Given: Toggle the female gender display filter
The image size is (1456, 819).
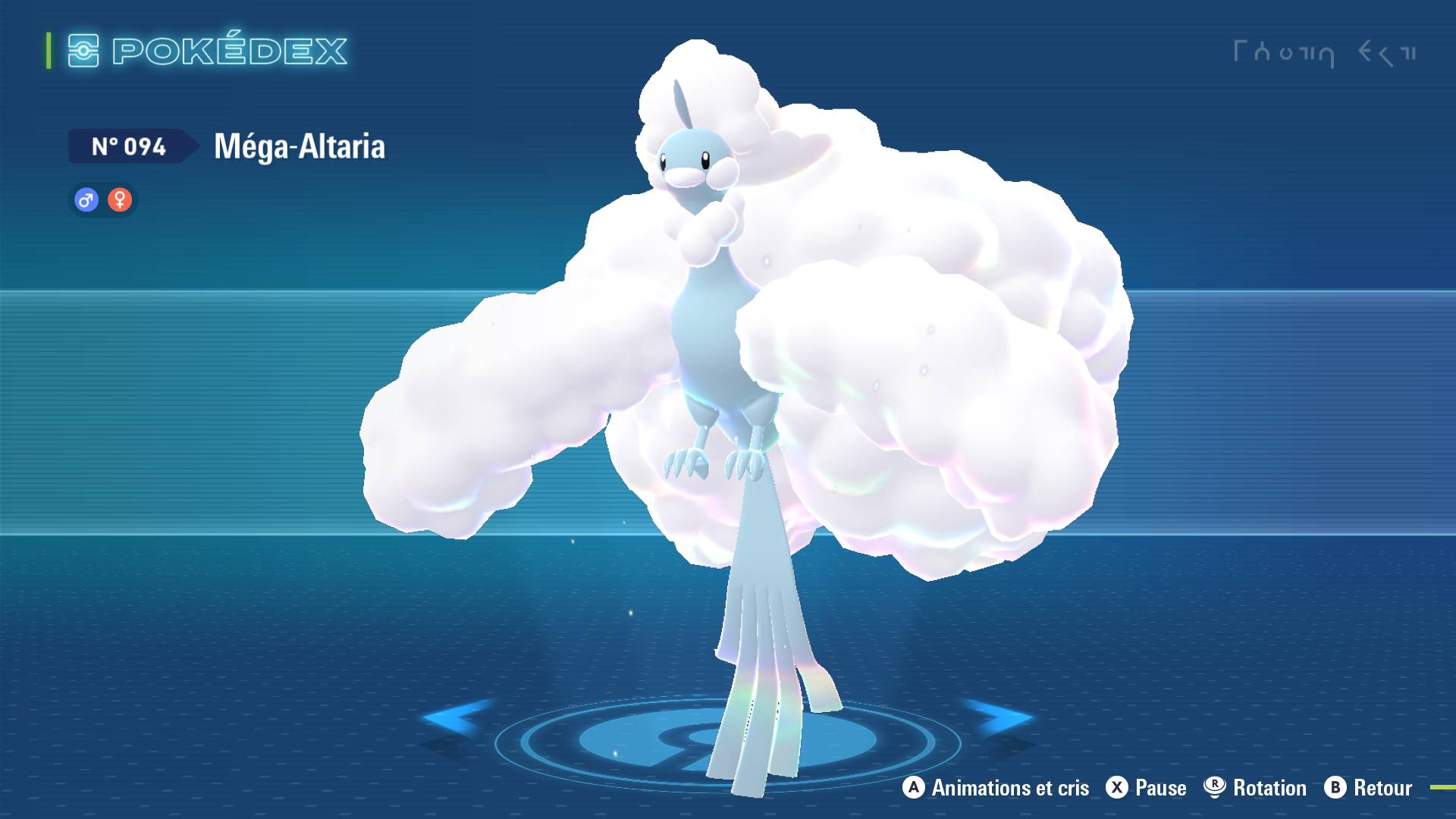Looking at the screenshot, I should point(120,199).
